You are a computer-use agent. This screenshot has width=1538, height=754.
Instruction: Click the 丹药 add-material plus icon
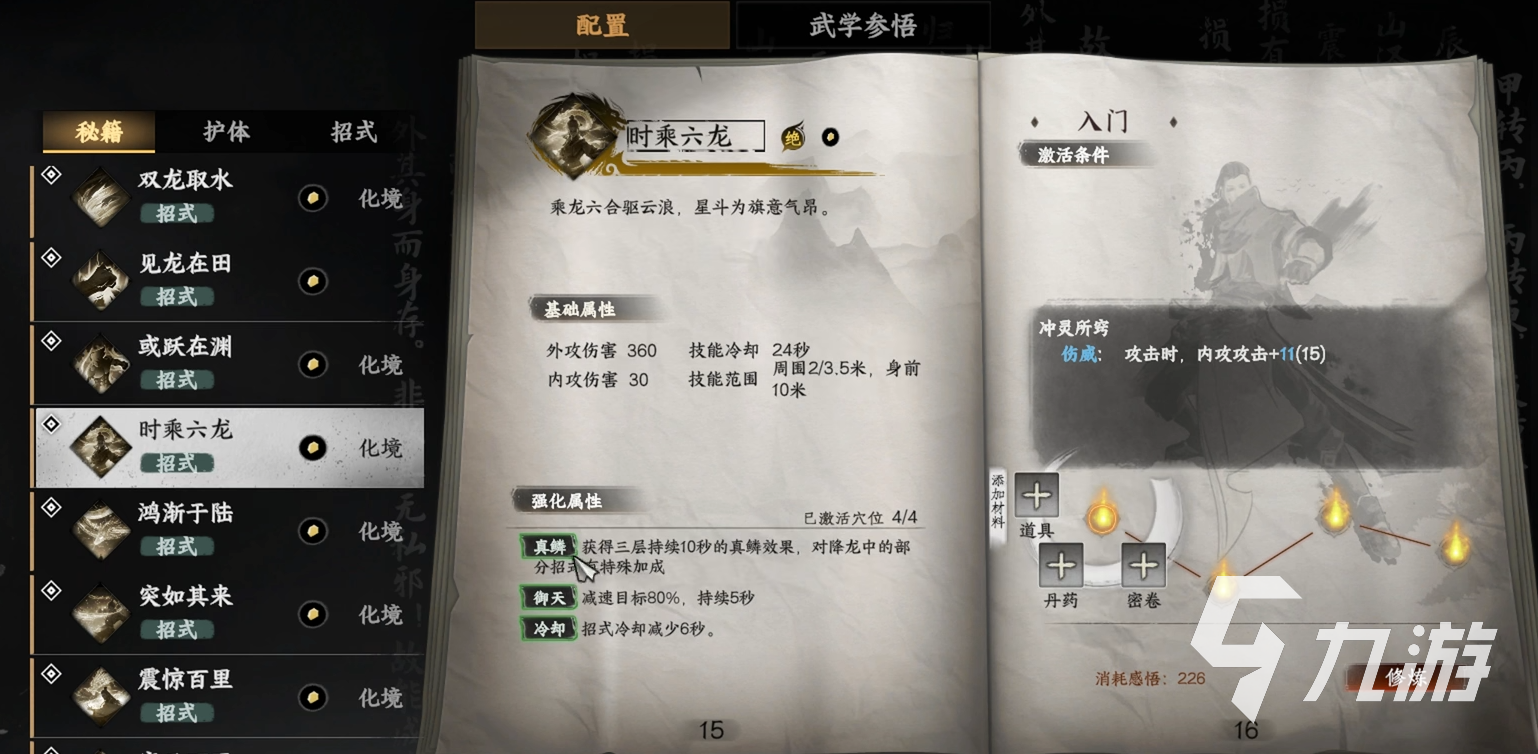pyautogui.click(x=1062, y=566)
